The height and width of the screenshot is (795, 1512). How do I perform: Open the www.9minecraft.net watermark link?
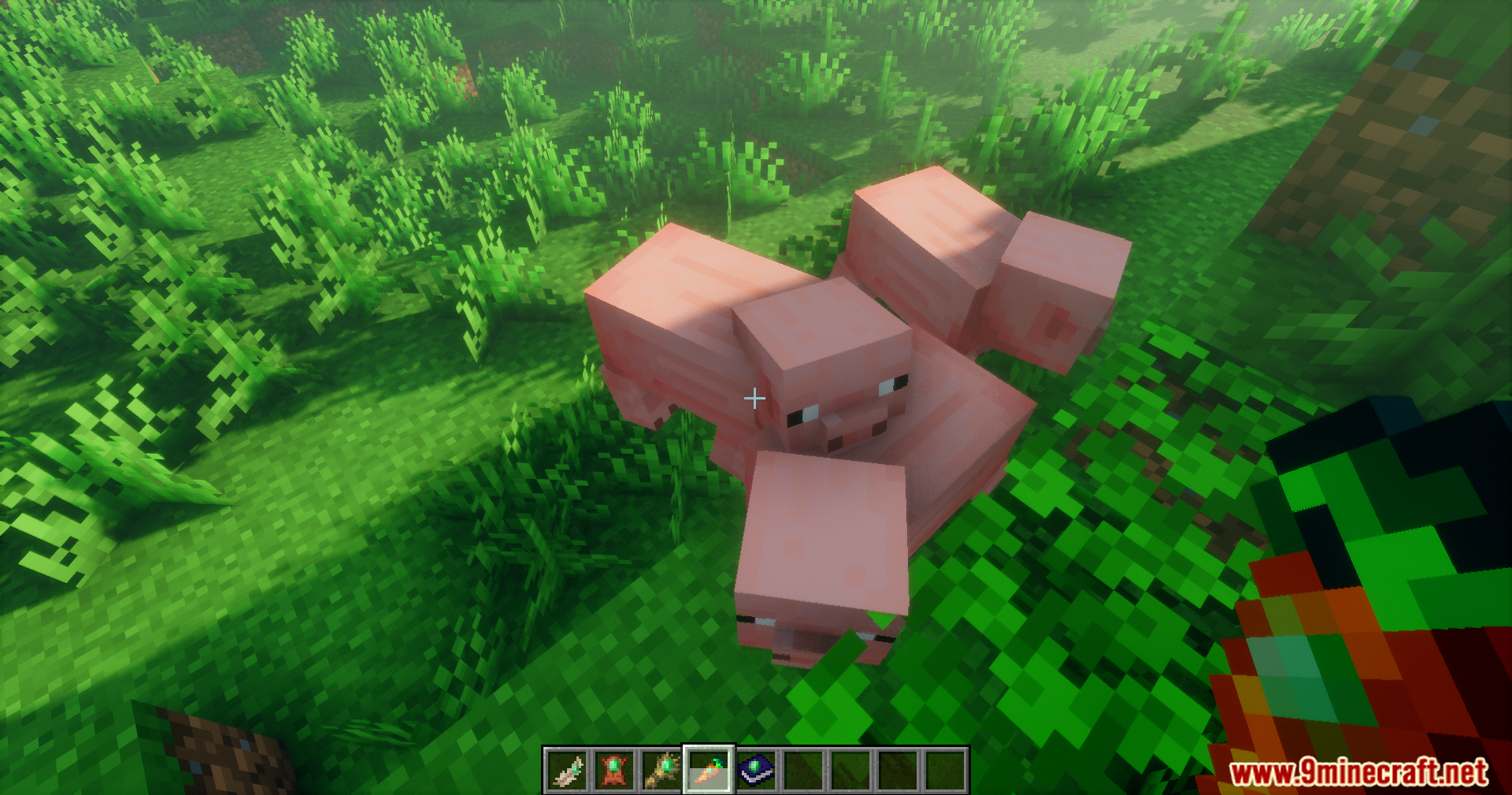1374,774
